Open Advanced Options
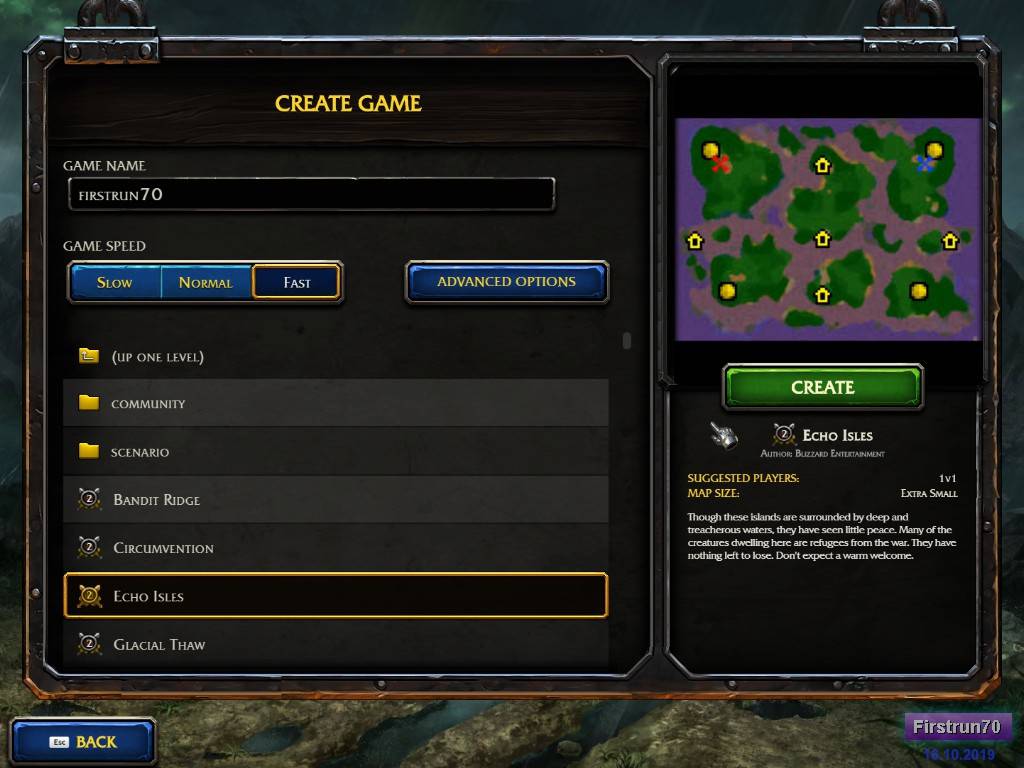Screen dimensions: 1024x768 pyautogui.click(x=506, y=282)
